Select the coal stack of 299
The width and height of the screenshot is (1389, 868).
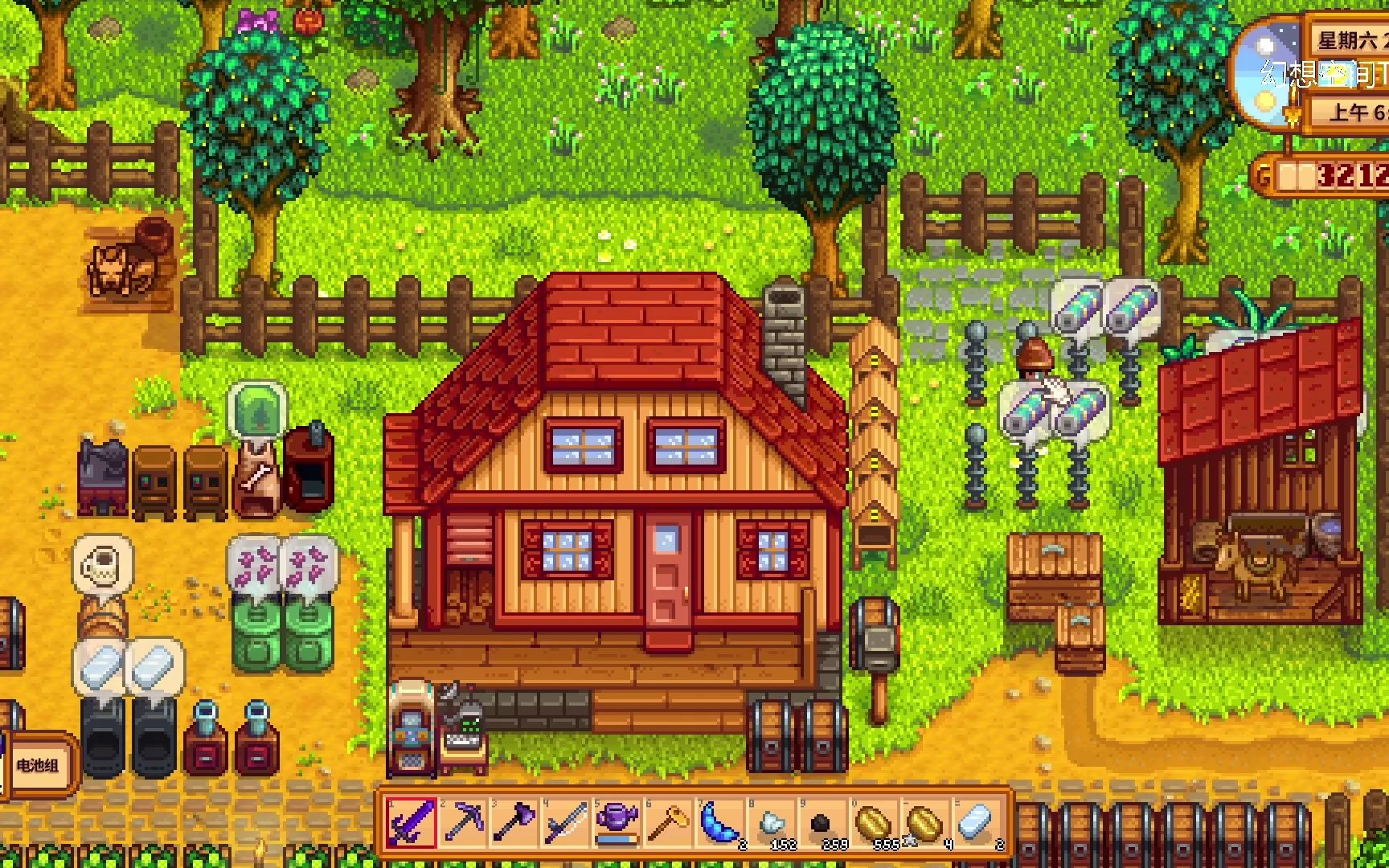pos(823,823)
